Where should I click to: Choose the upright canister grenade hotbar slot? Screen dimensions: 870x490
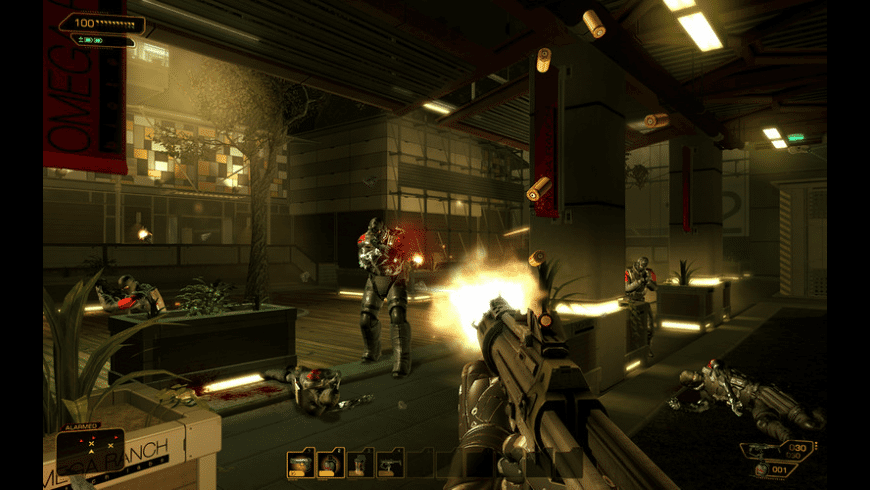coord(361,463)
